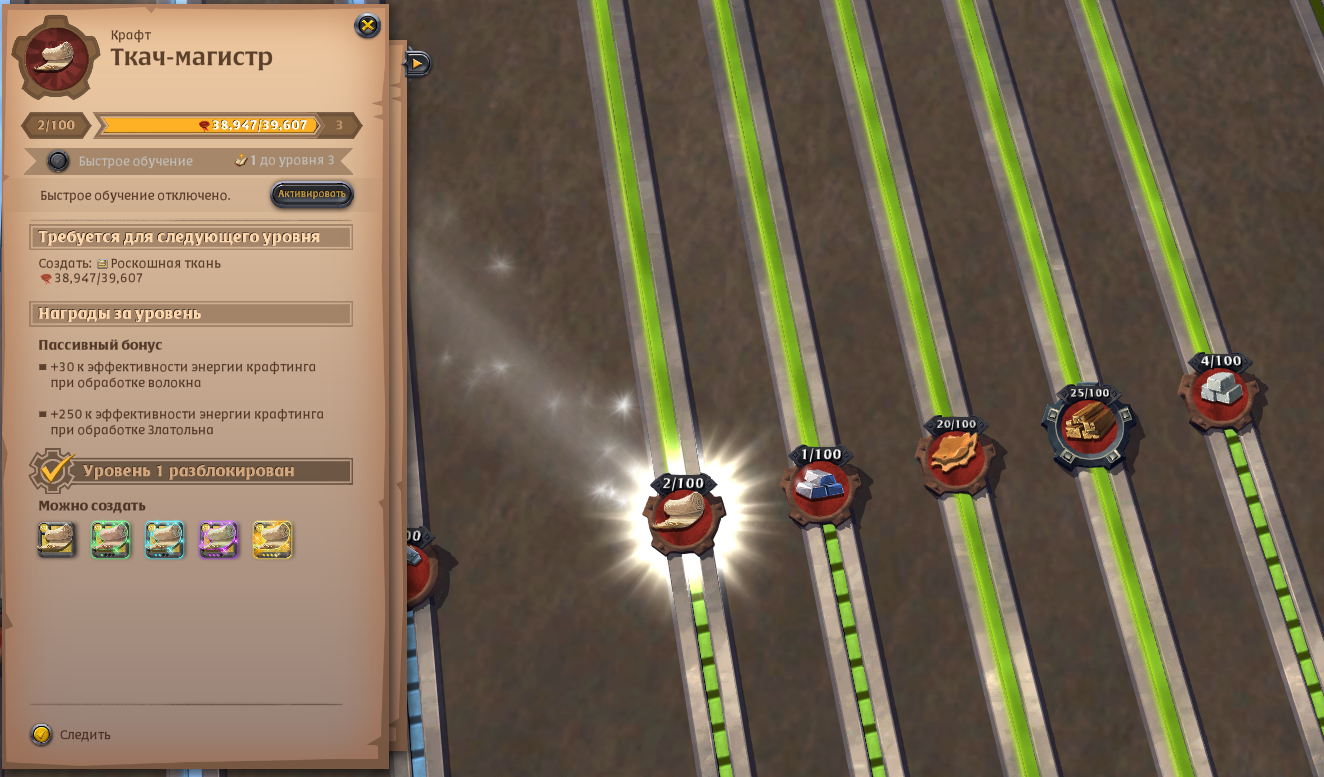Select the gold-bordered cloth craft icon
The height and width of the screenshot is (777, 1324).
click(x=272, y=540)
